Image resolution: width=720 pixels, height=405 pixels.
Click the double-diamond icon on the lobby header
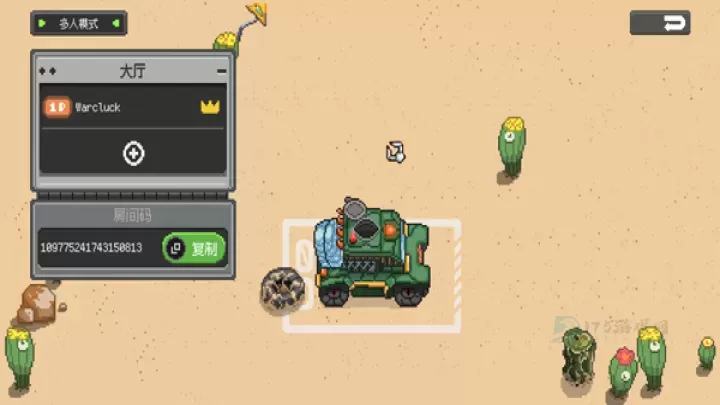(47, 72)
